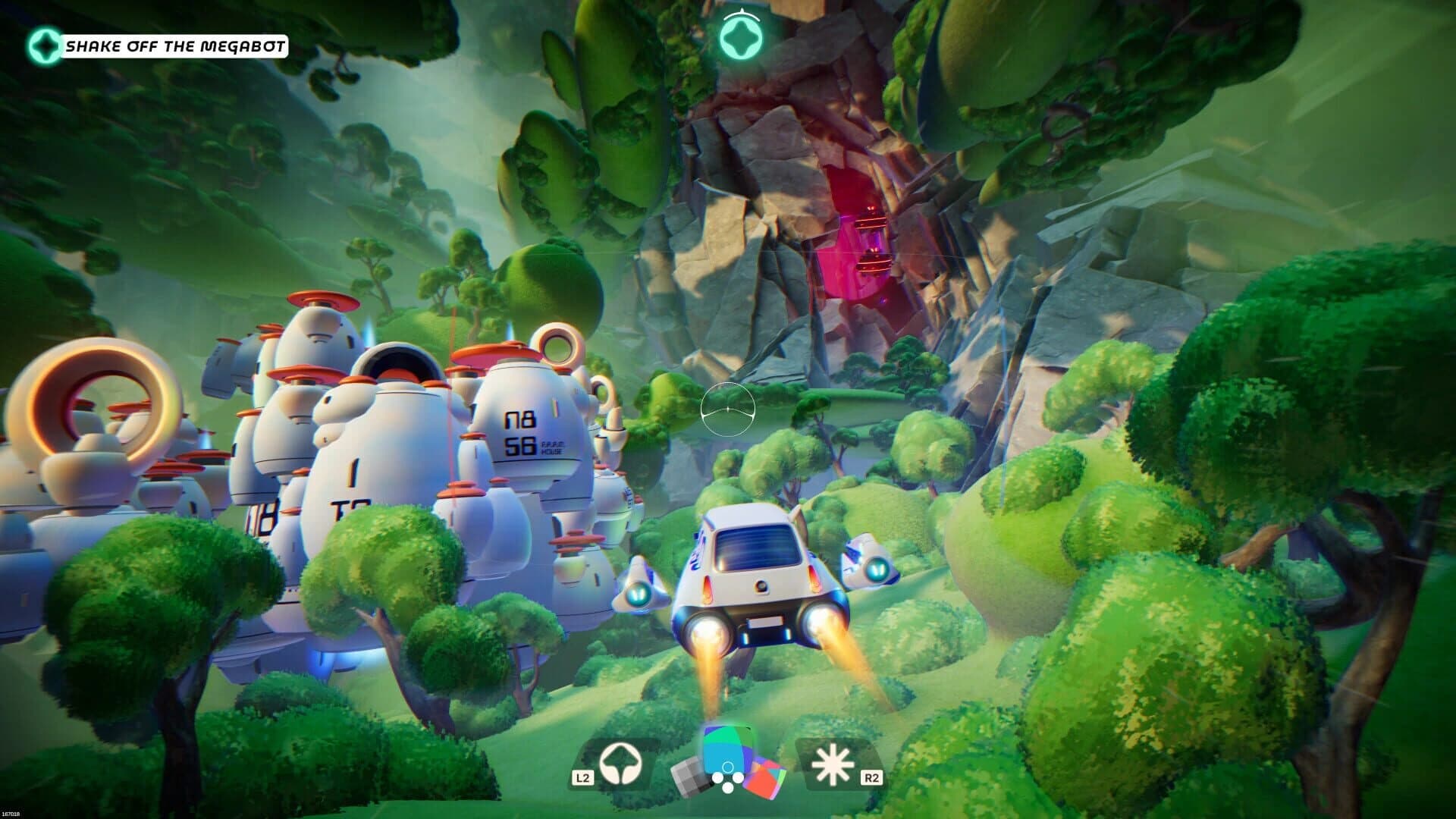
Task: Tap the glowing objective diamond icon
Action: 45,45
